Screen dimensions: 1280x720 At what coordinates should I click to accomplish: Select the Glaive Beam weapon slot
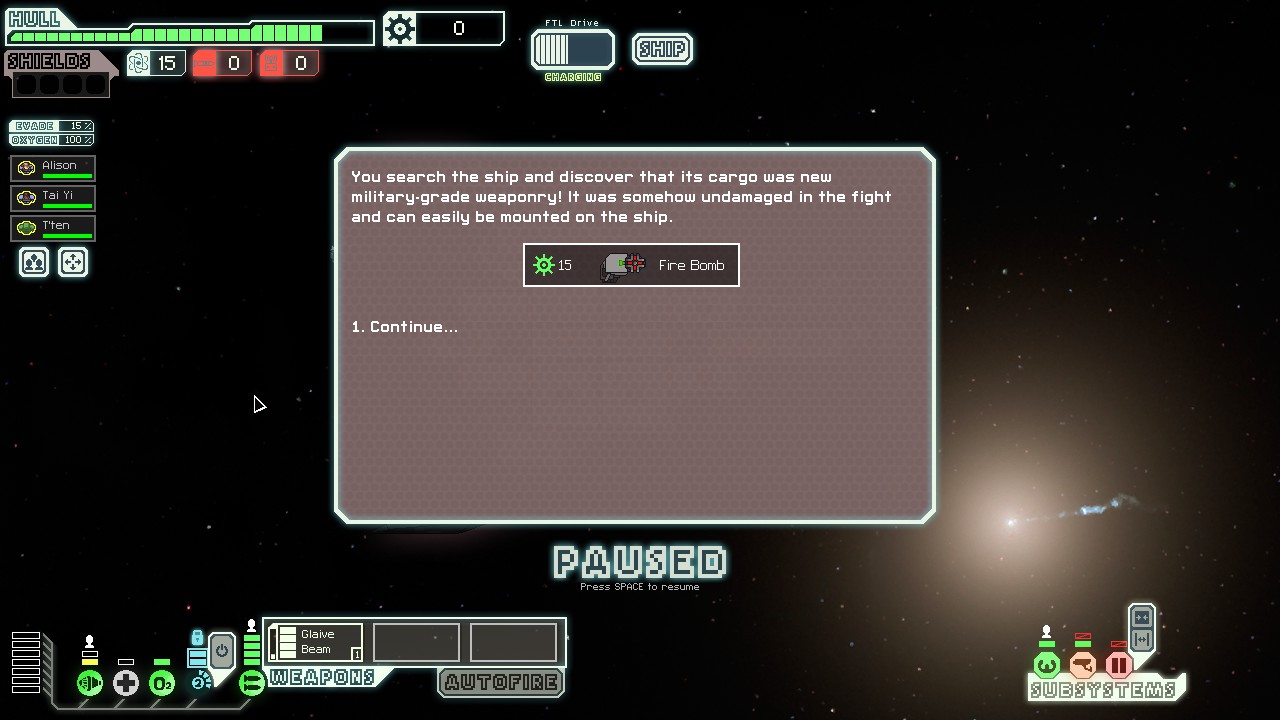[x=316, y=642]
